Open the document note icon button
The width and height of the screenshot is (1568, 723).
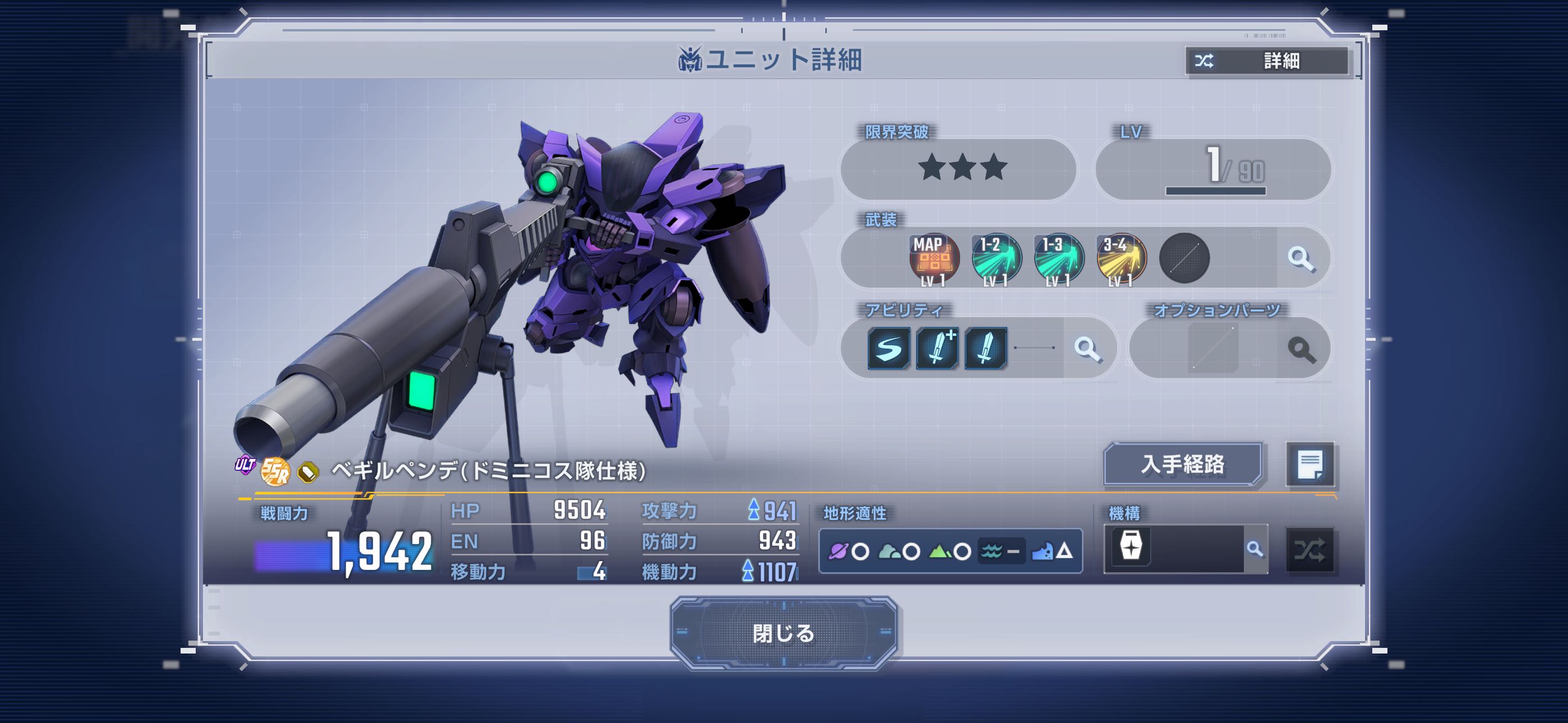click(1309, 465)
